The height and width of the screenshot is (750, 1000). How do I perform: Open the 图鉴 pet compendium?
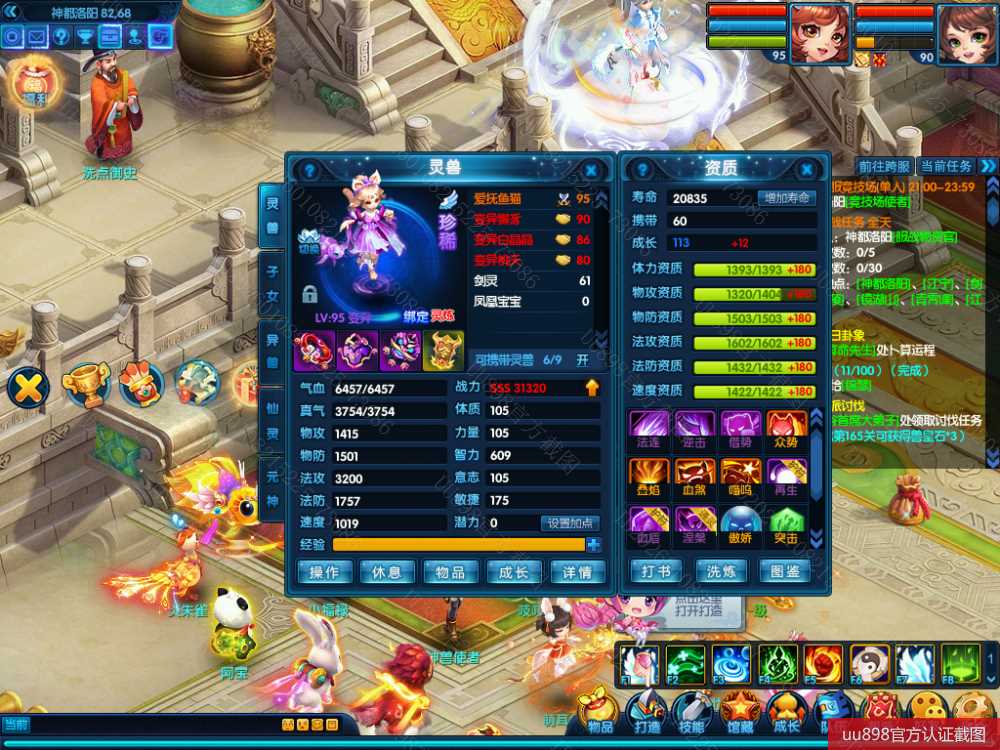click(785, 572)
